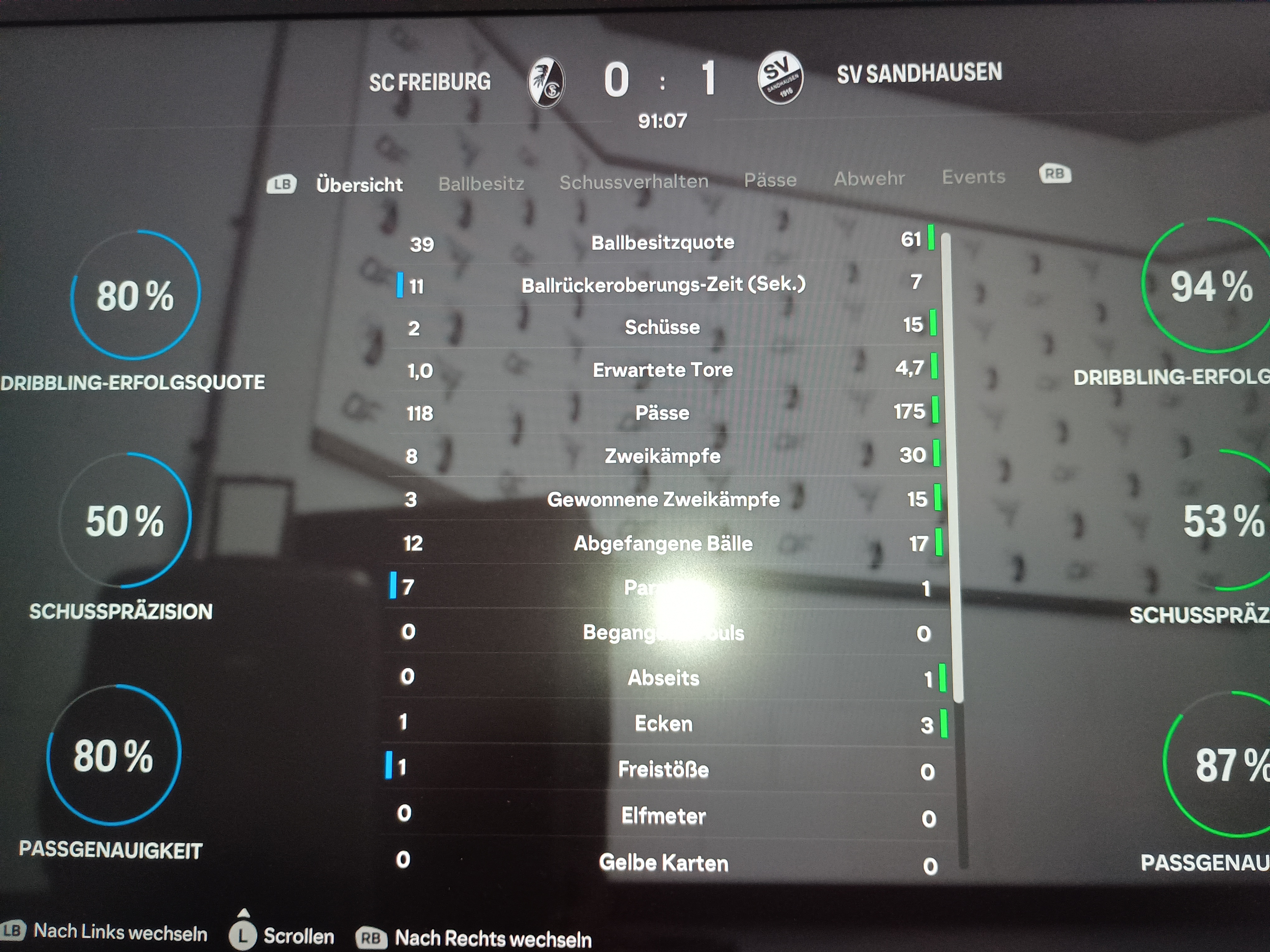Open the Ballbesitz tab

tap(481, 184)
